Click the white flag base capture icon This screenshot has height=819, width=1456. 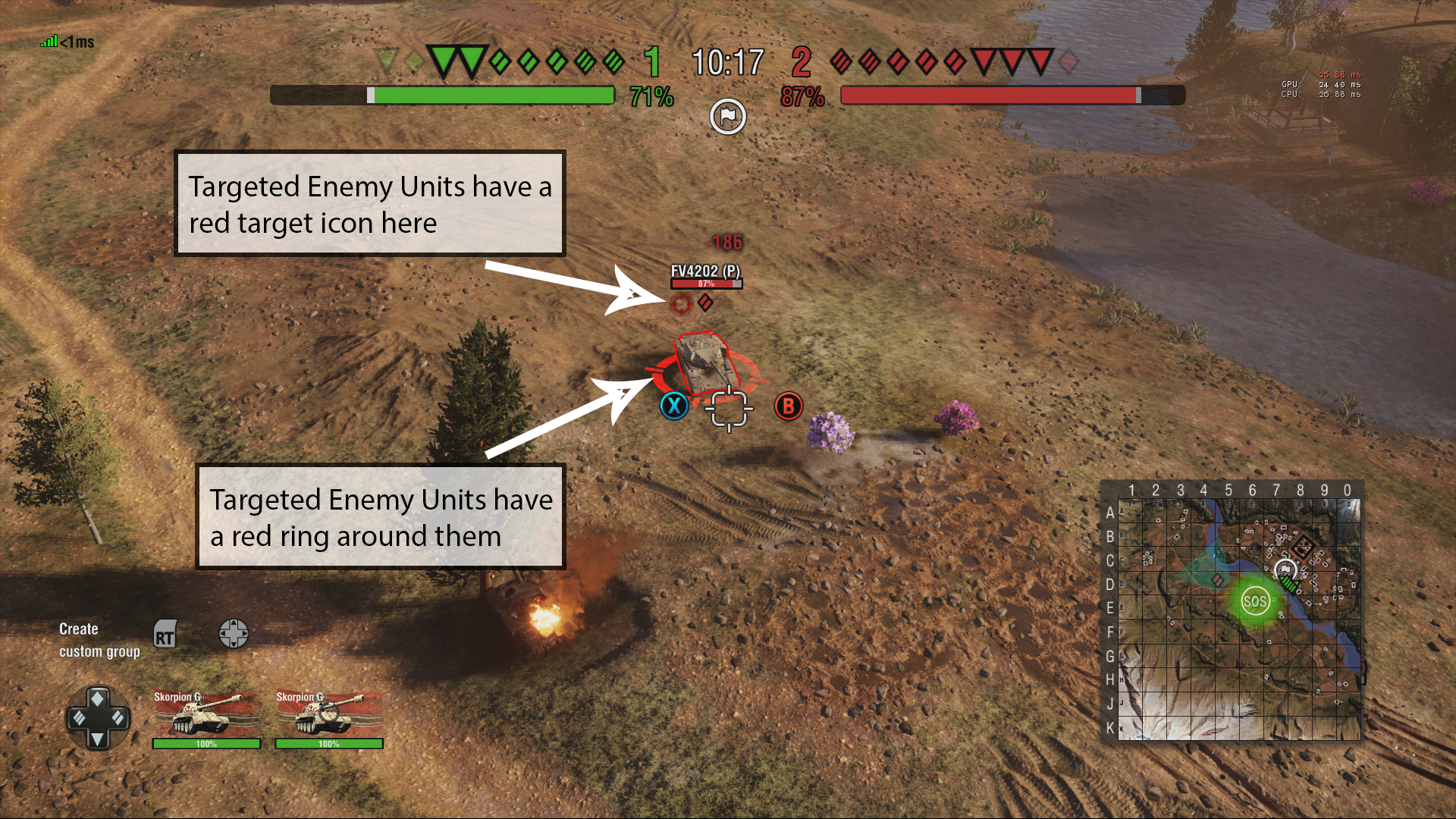tap(727, 118)
